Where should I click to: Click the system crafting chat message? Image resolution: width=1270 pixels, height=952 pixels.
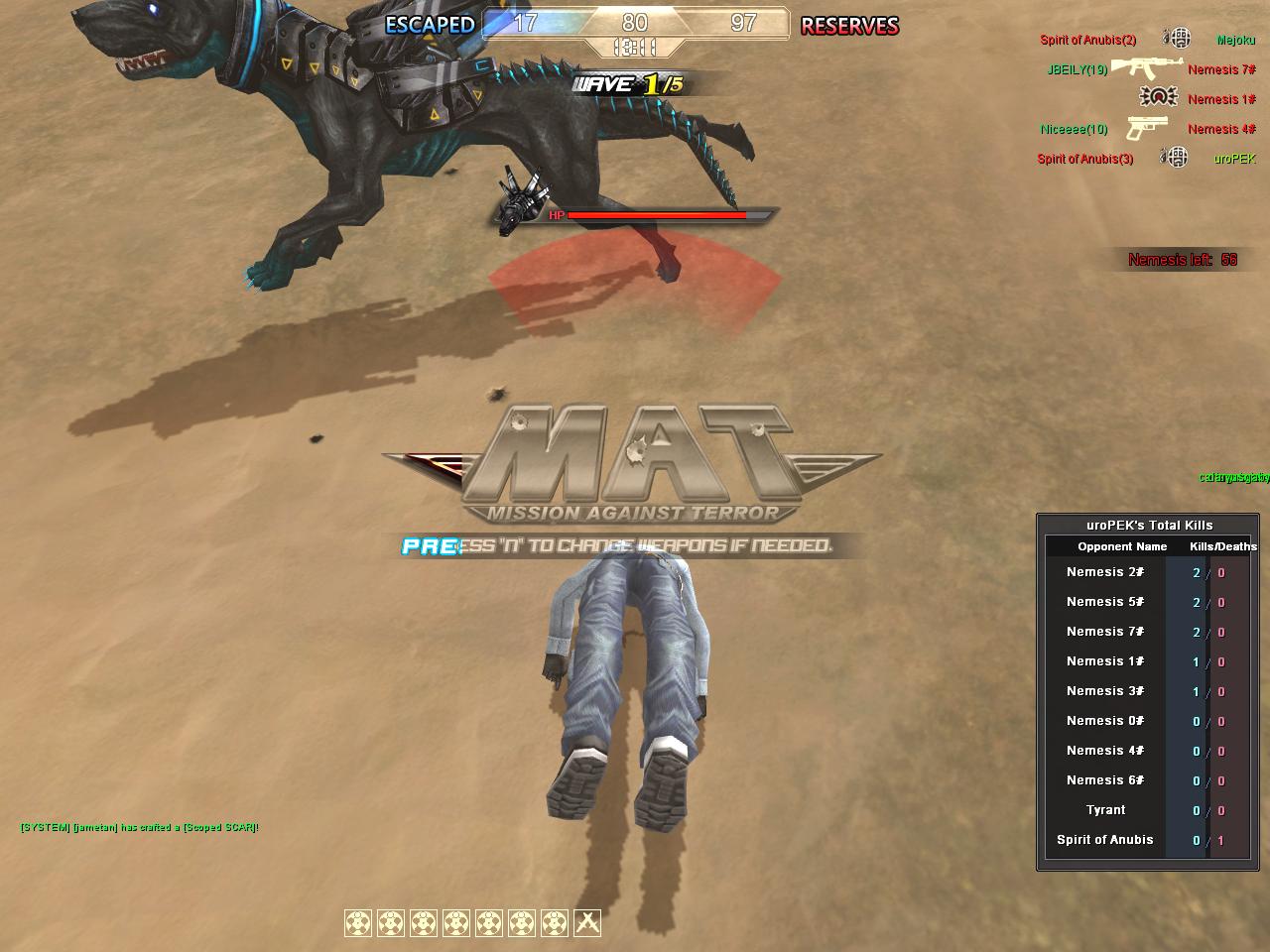pos(139,827)
